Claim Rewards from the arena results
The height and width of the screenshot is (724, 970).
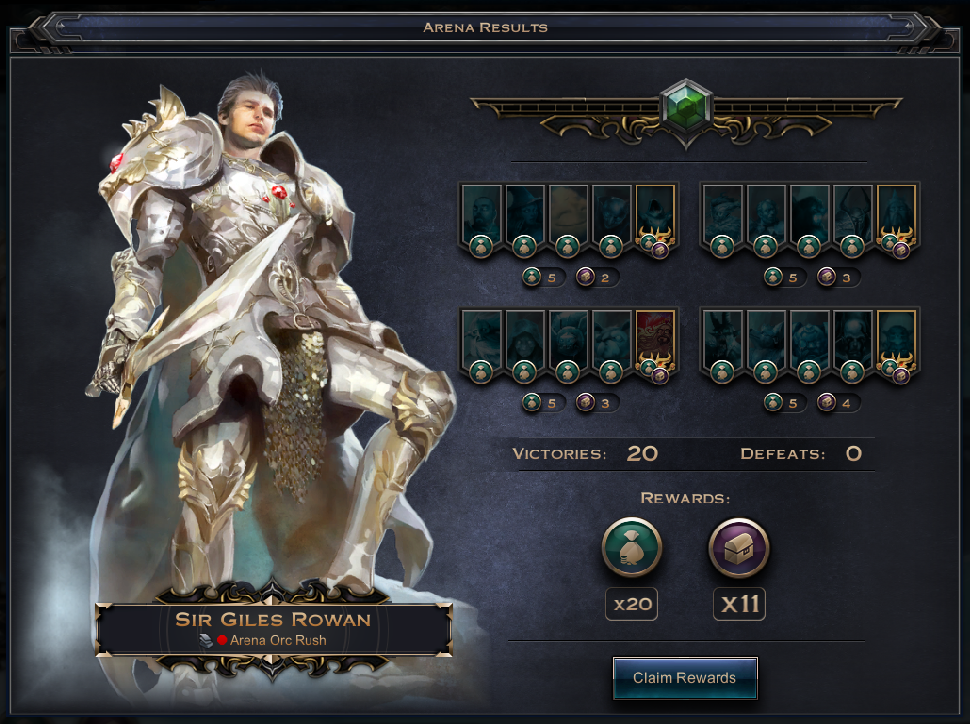pos(684,678)
